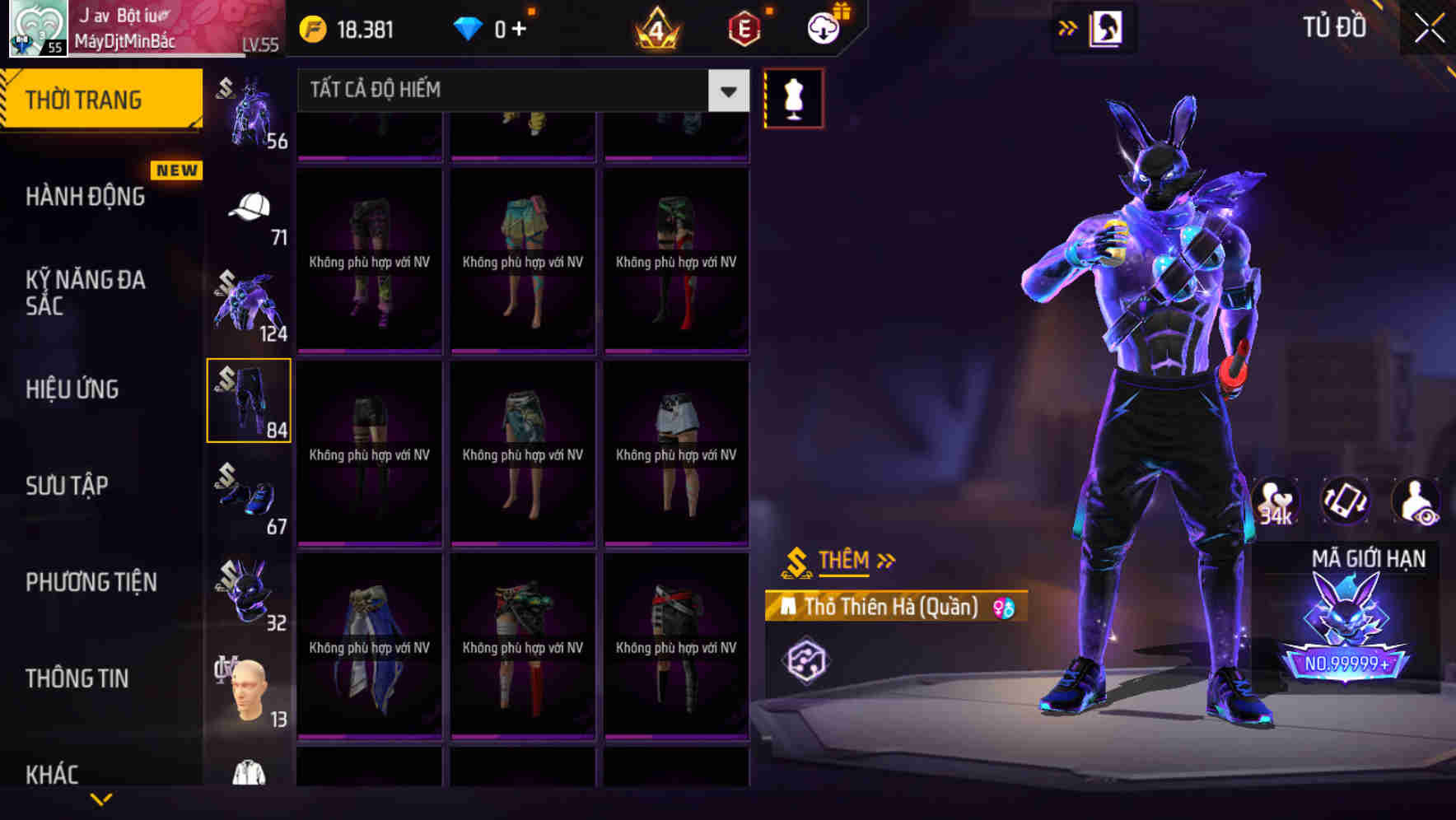Expand THÊM with the double chevron
Viewport: 1456px width, 820px height.
[888, 561]
